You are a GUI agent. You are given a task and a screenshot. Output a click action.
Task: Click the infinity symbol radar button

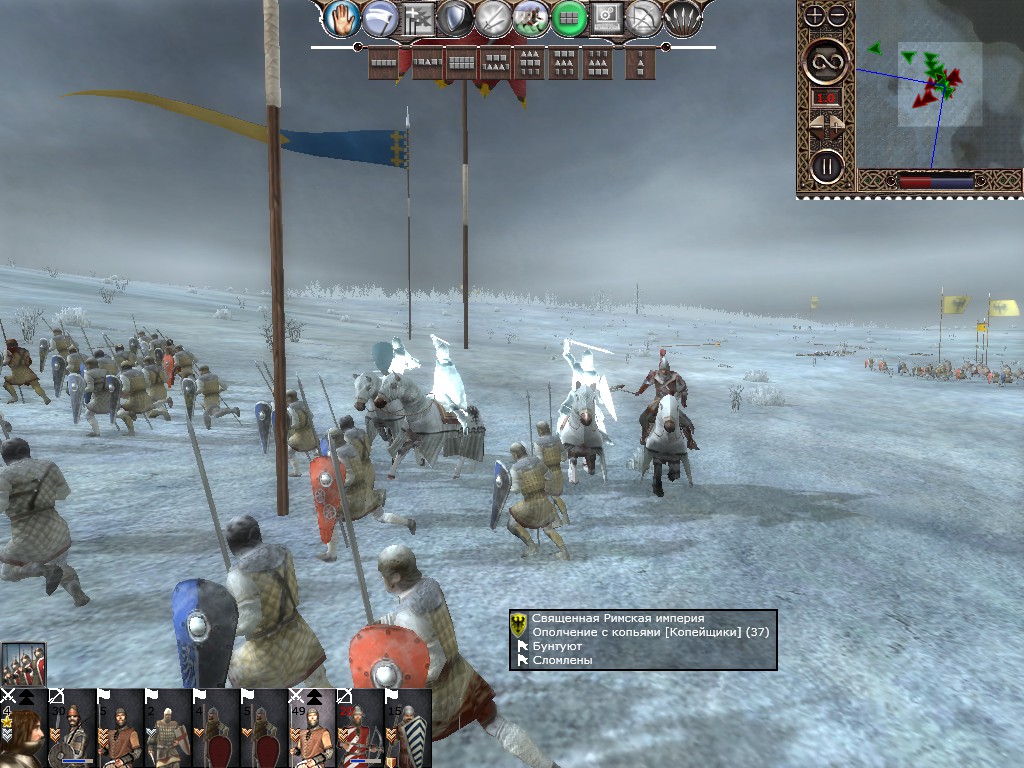coord(827,63)
